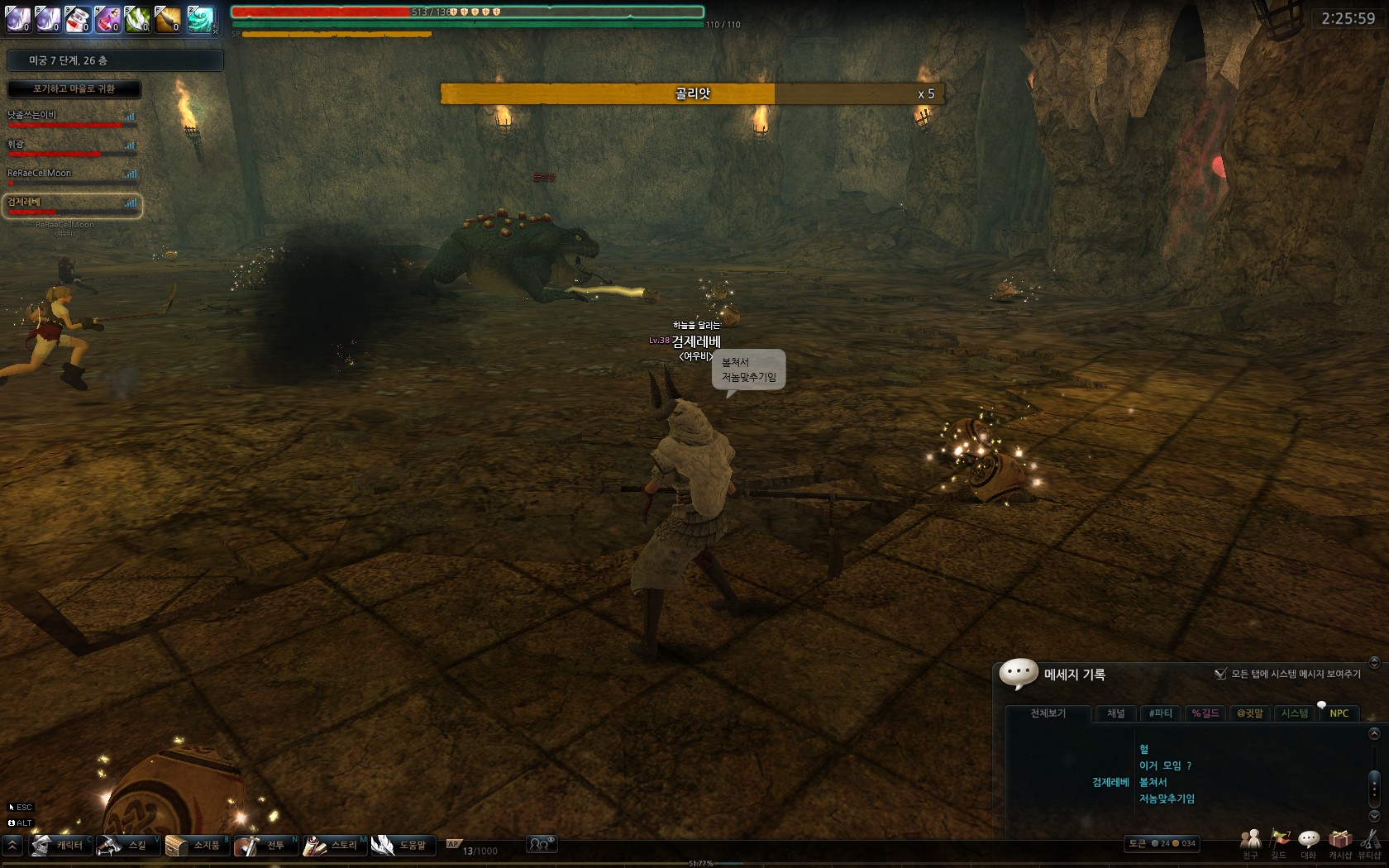Click 포기하고 마을로 귀환 button
The image size is (1389, 868).
click(x=74, y=88)
